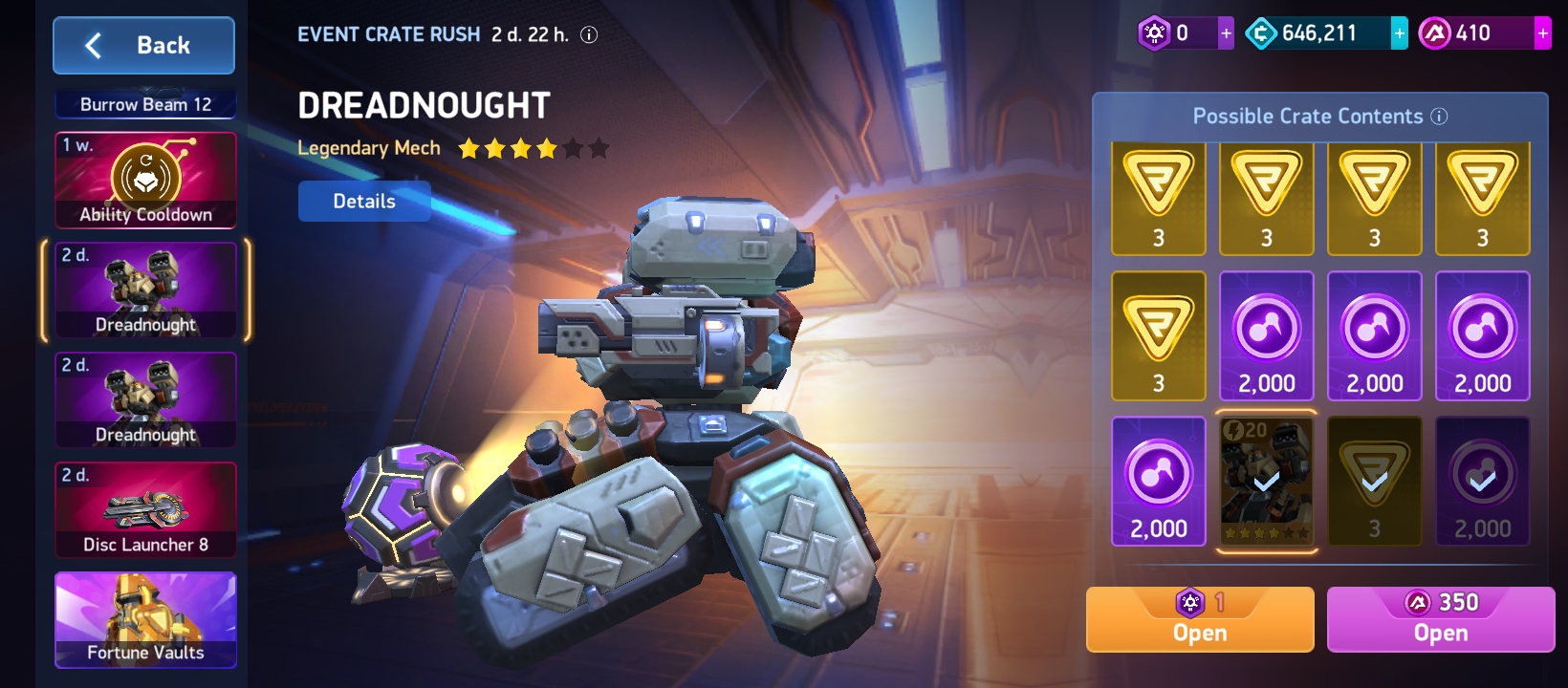Show Event Crate Rush info
Screen dimensions: 1568x688
pyautogui.click(x=590, y=35)
